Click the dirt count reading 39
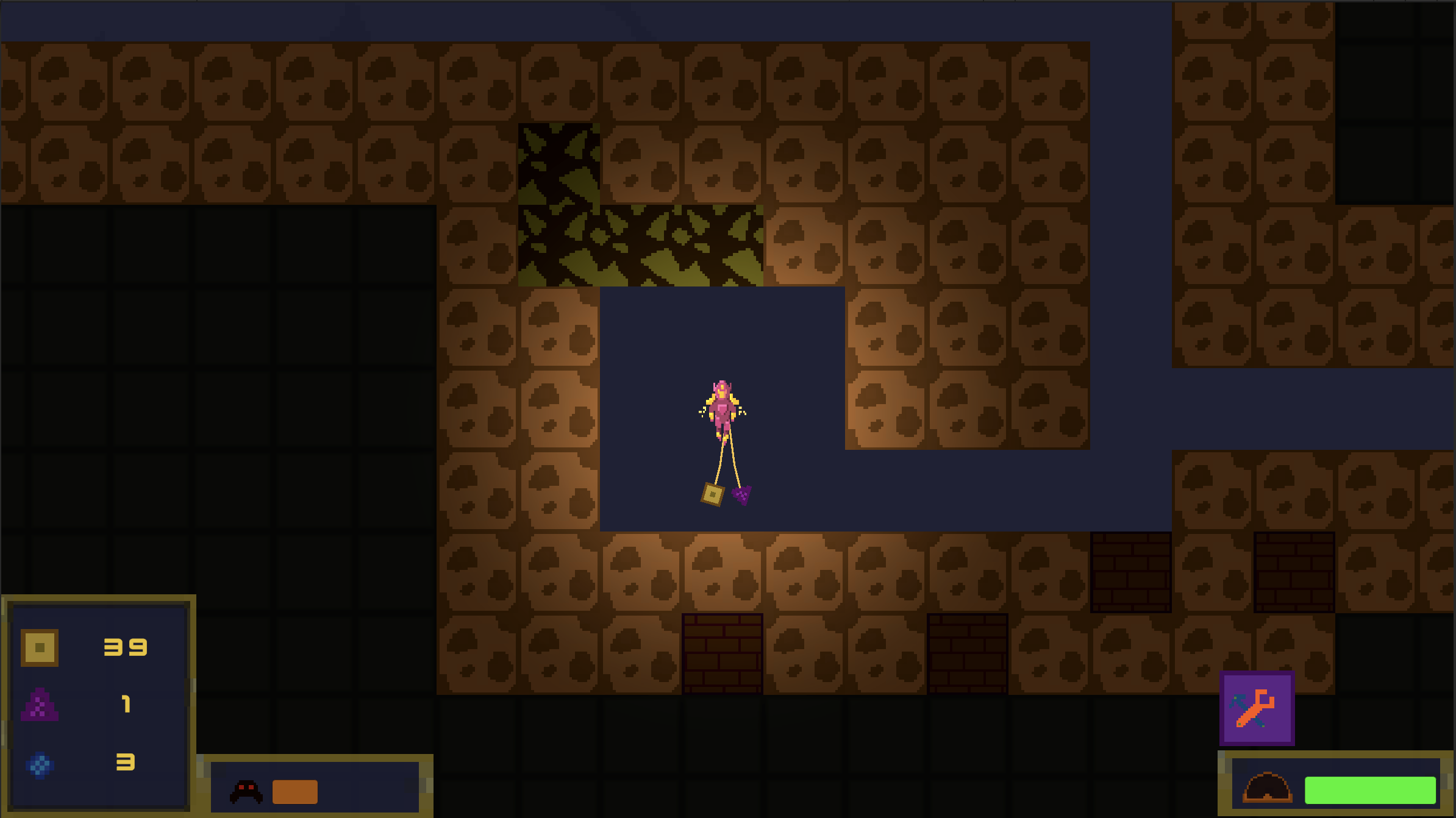 click(x=125, y=647)
